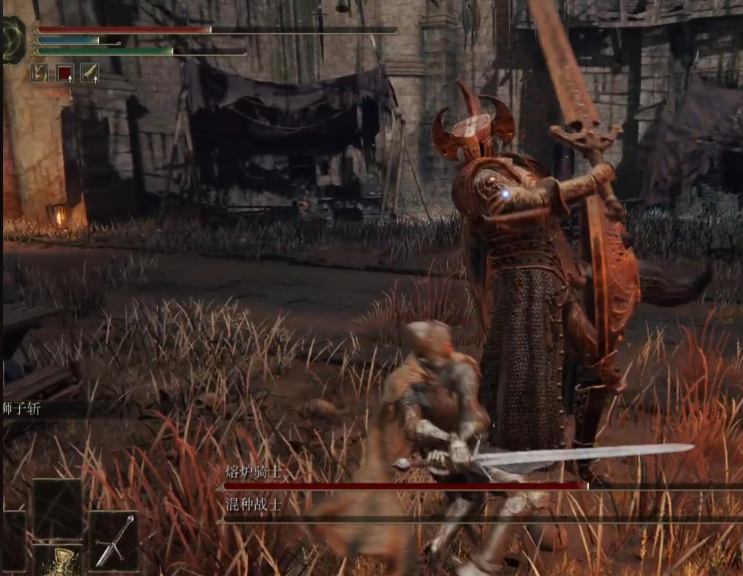Image resolution: width=743 pixels, height=576 pixels.
Task: Select the red square buff status icon
Action: pos(64,72)
